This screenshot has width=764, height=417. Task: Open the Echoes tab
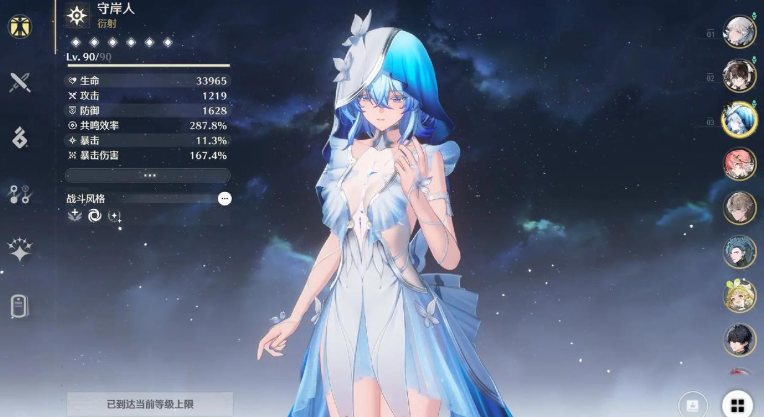(x=19, y=138)
